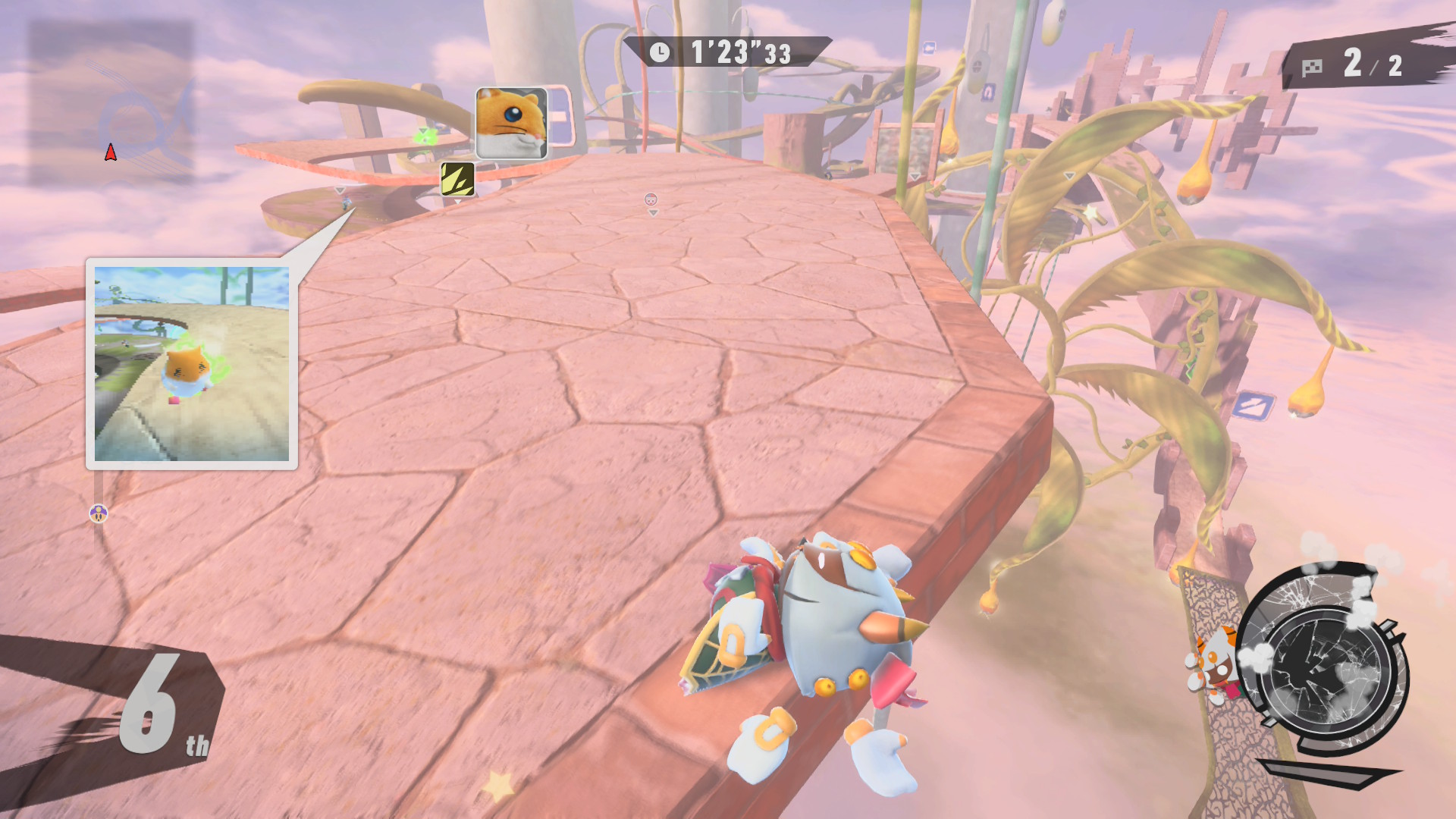
Task: Click the red arrow player marker on minimap
Action: [111, 153]
